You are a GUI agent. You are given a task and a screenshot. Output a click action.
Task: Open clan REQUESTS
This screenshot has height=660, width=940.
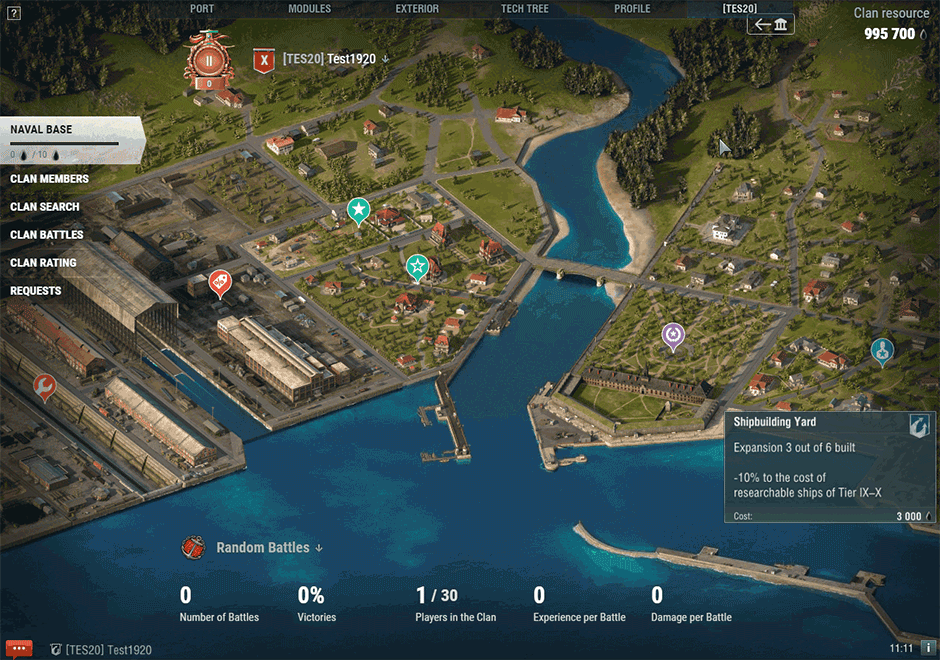coord(36,291)
